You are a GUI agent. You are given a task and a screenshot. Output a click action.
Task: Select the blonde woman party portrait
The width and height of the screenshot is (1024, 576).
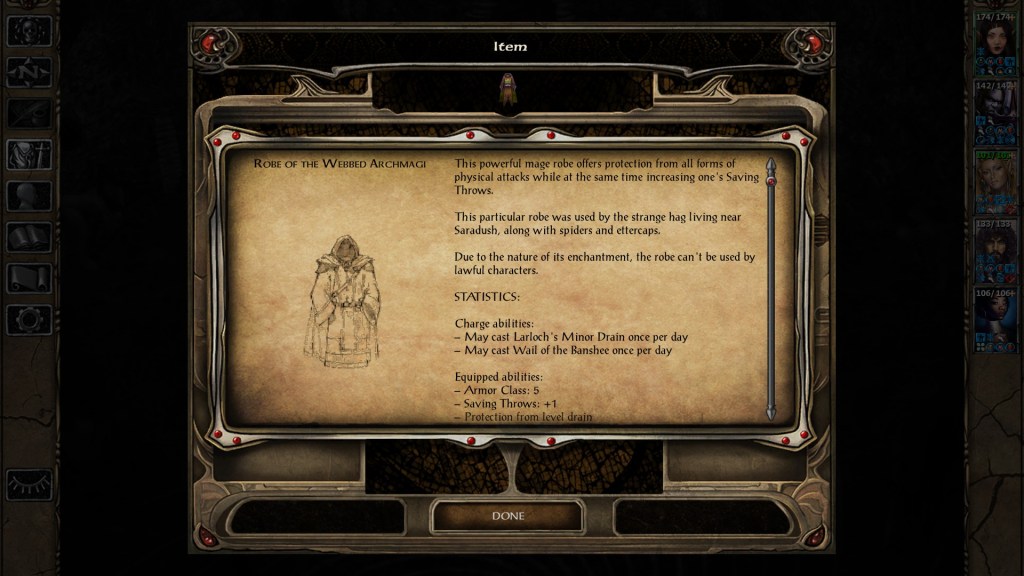click(995, 180)
